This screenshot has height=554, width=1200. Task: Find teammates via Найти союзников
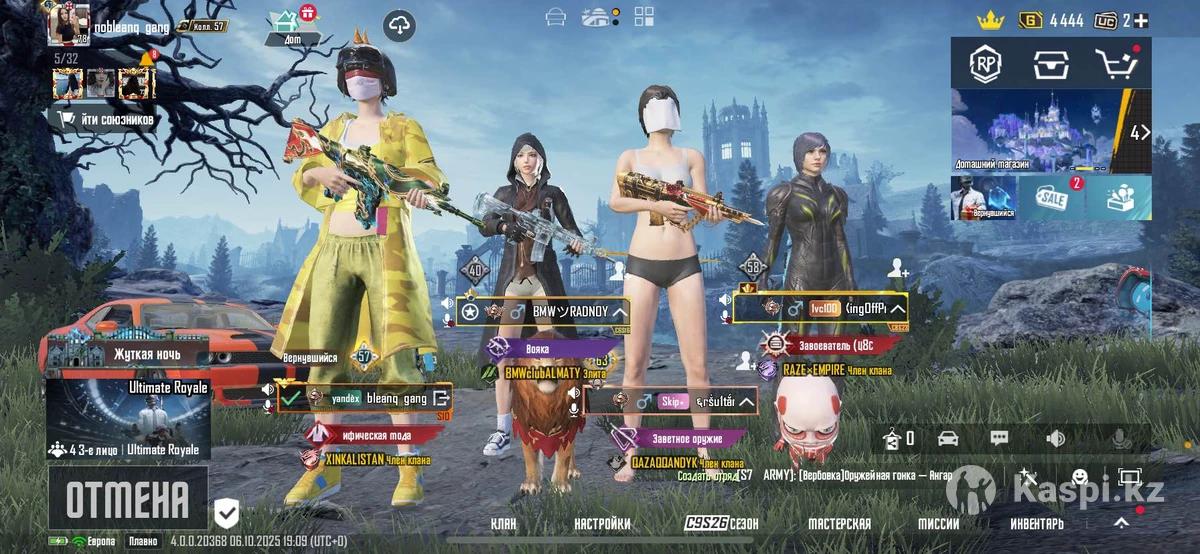[x=108, y=120]
